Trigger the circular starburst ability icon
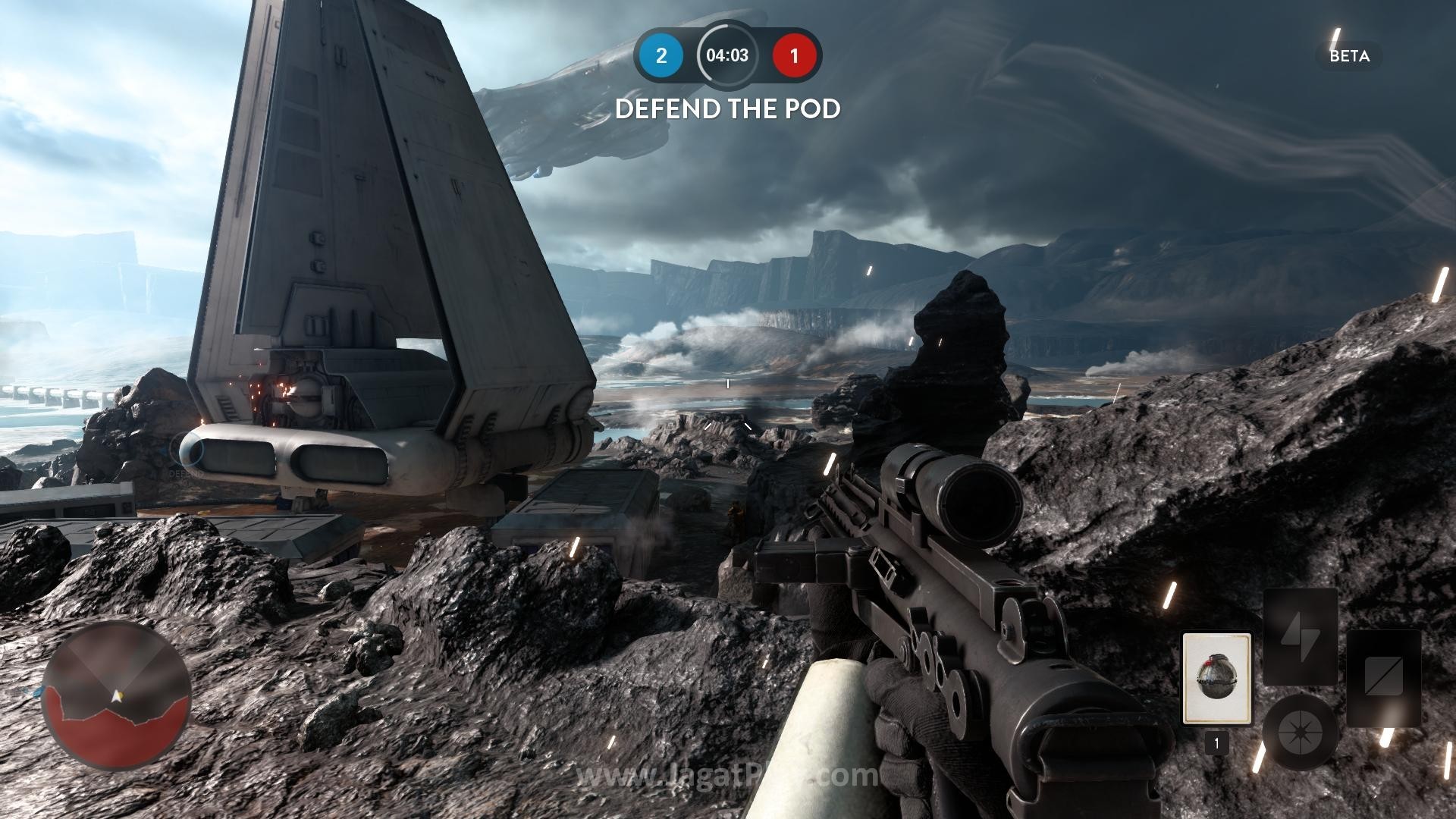The width and height of the screenshot is (1456, 819). point(1300,731)
